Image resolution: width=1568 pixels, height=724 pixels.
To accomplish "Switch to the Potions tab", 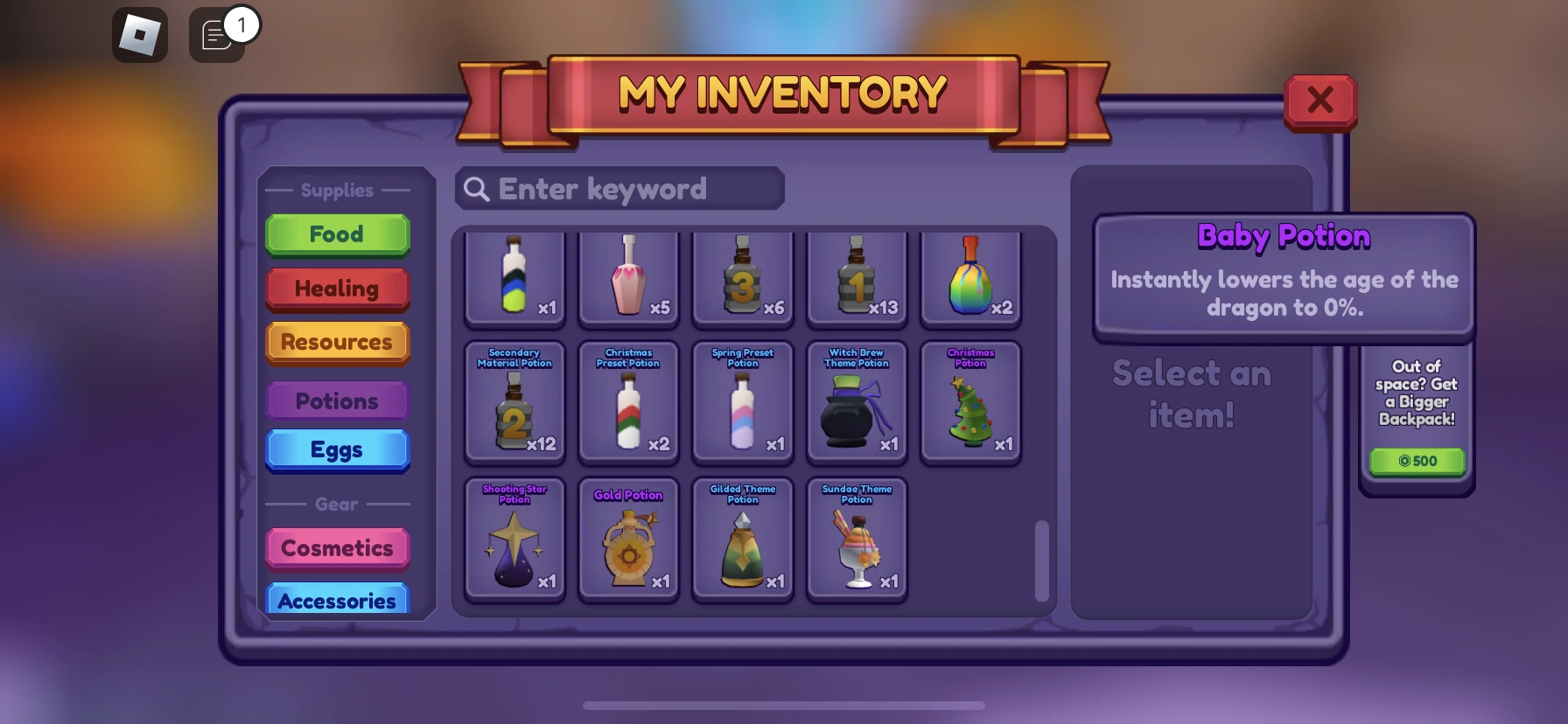I will click(x=338, y=400).
